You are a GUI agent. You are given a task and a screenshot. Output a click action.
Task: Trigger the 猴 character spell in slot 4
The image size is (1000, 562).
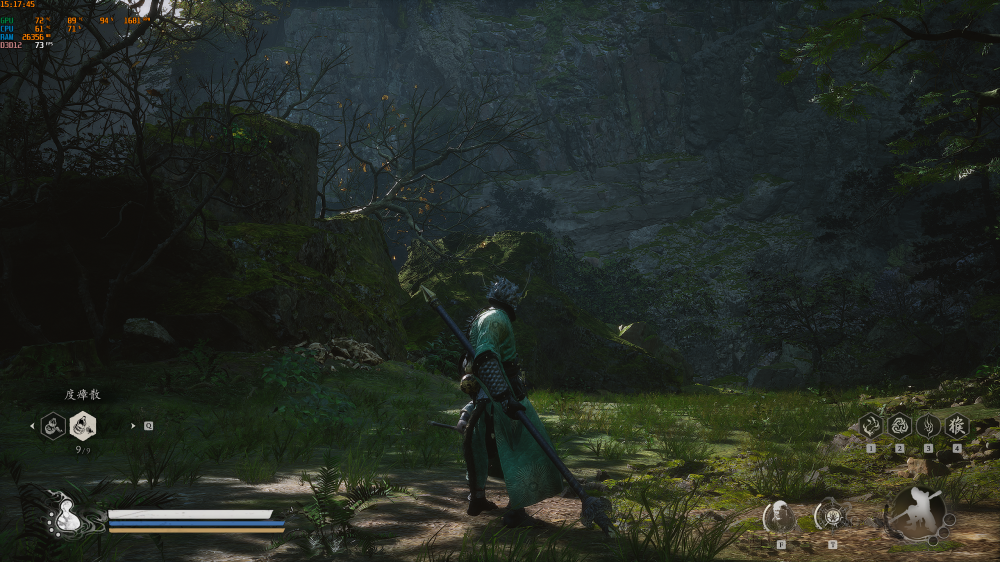[x=957, y=425]
